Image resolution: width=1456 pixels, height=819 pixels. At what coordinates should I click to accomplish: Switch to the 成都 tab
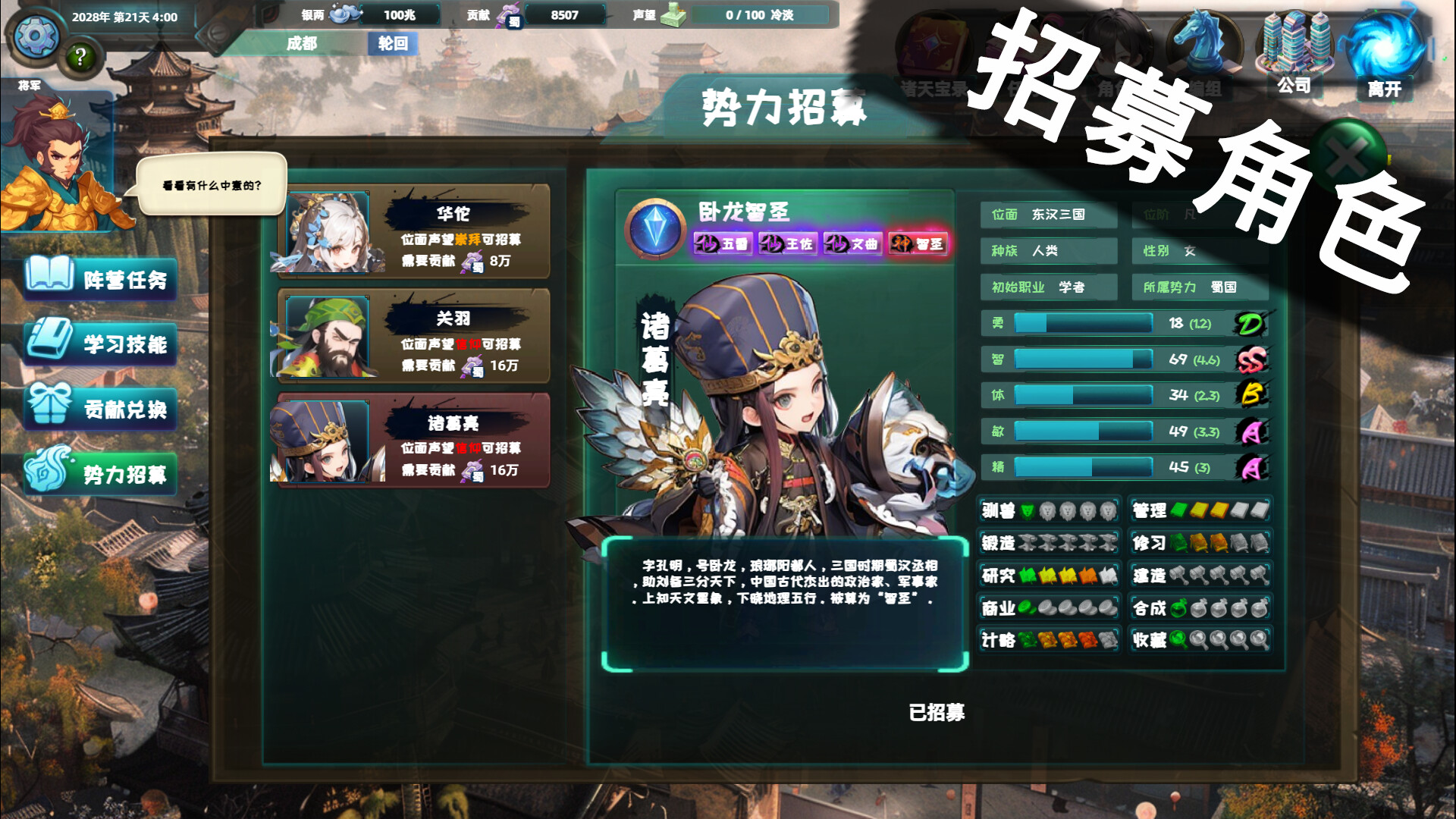pos(303,45)
